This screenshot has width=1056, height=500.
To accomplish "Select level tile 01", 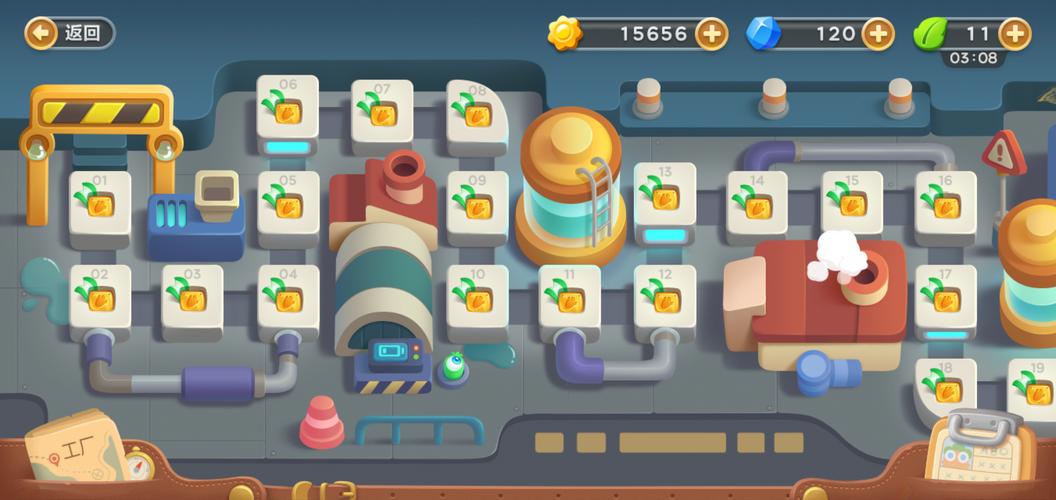I will (x=100, y=204).
